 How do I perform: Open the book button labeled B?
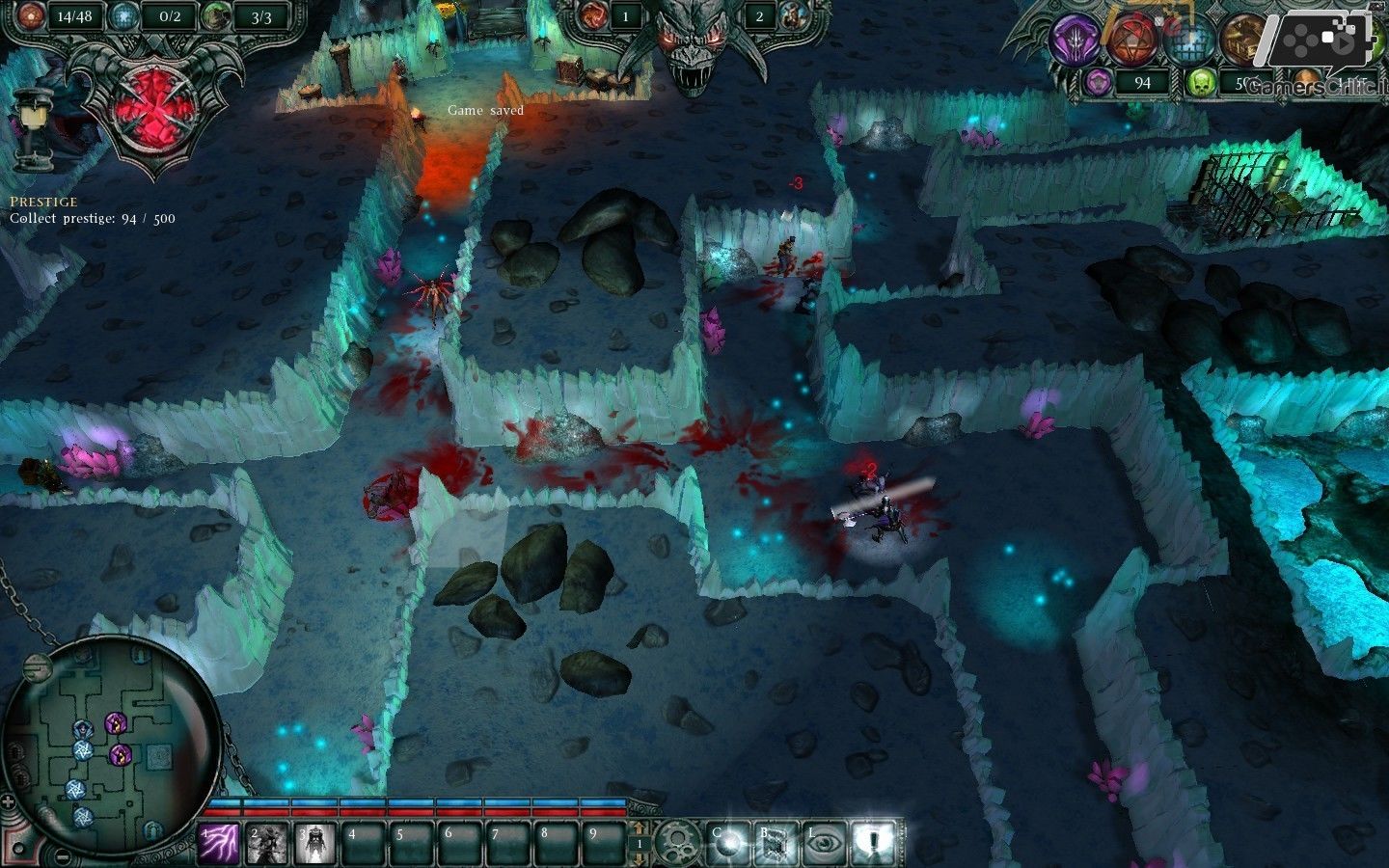776,843
